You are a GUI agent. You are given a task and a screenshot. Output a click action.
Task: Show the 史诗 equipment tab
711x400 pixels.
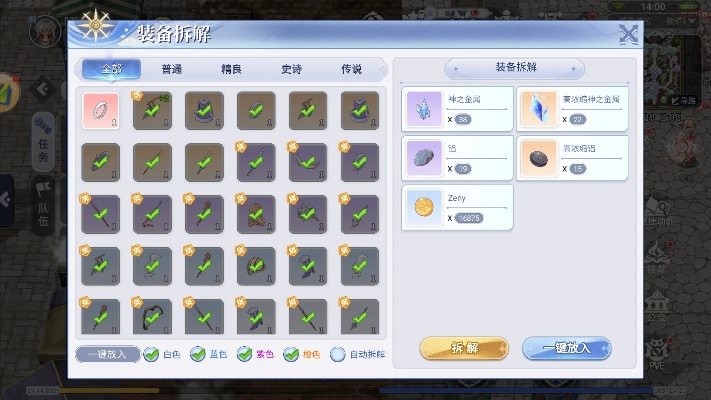pos(291,69)
